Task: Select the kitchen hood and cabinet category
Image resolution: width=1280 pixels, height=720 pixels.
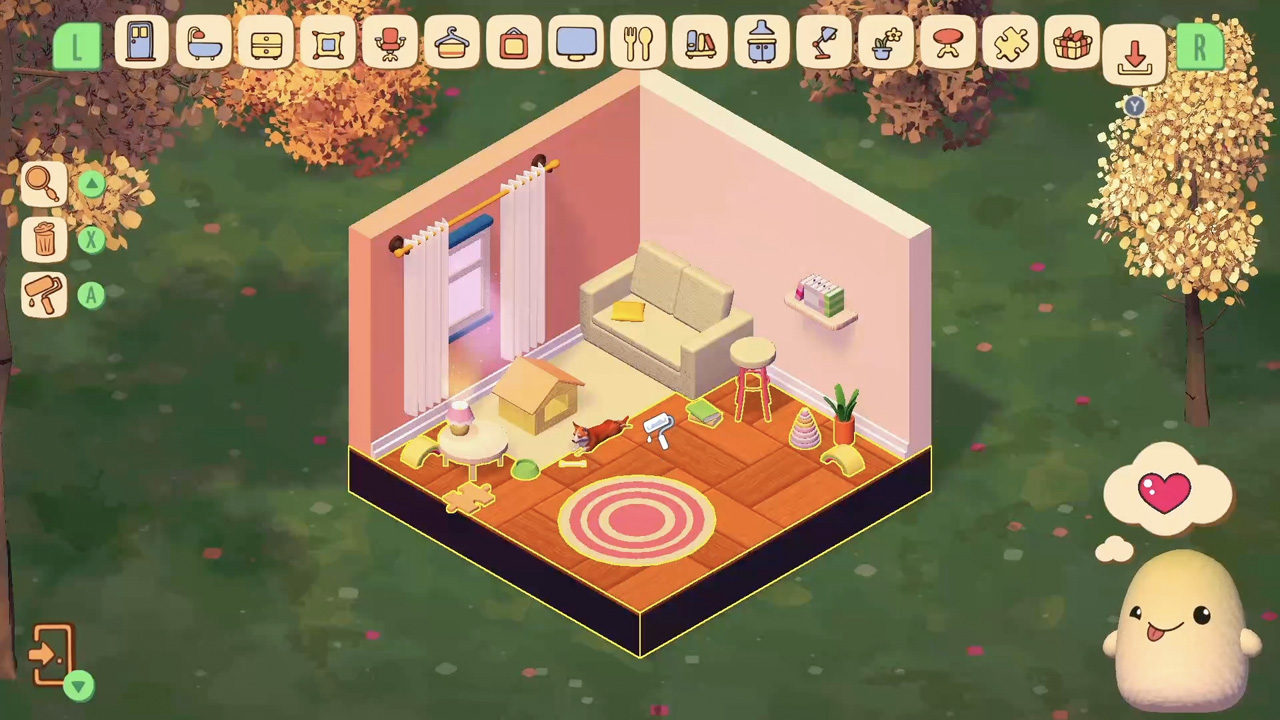Action: coord(762,43)
